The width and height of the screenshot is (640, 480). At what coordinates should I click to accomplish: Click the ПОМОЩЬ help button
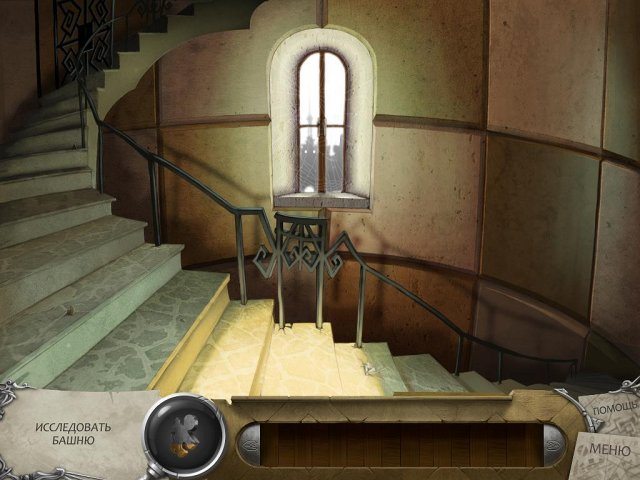pos(611,409)
